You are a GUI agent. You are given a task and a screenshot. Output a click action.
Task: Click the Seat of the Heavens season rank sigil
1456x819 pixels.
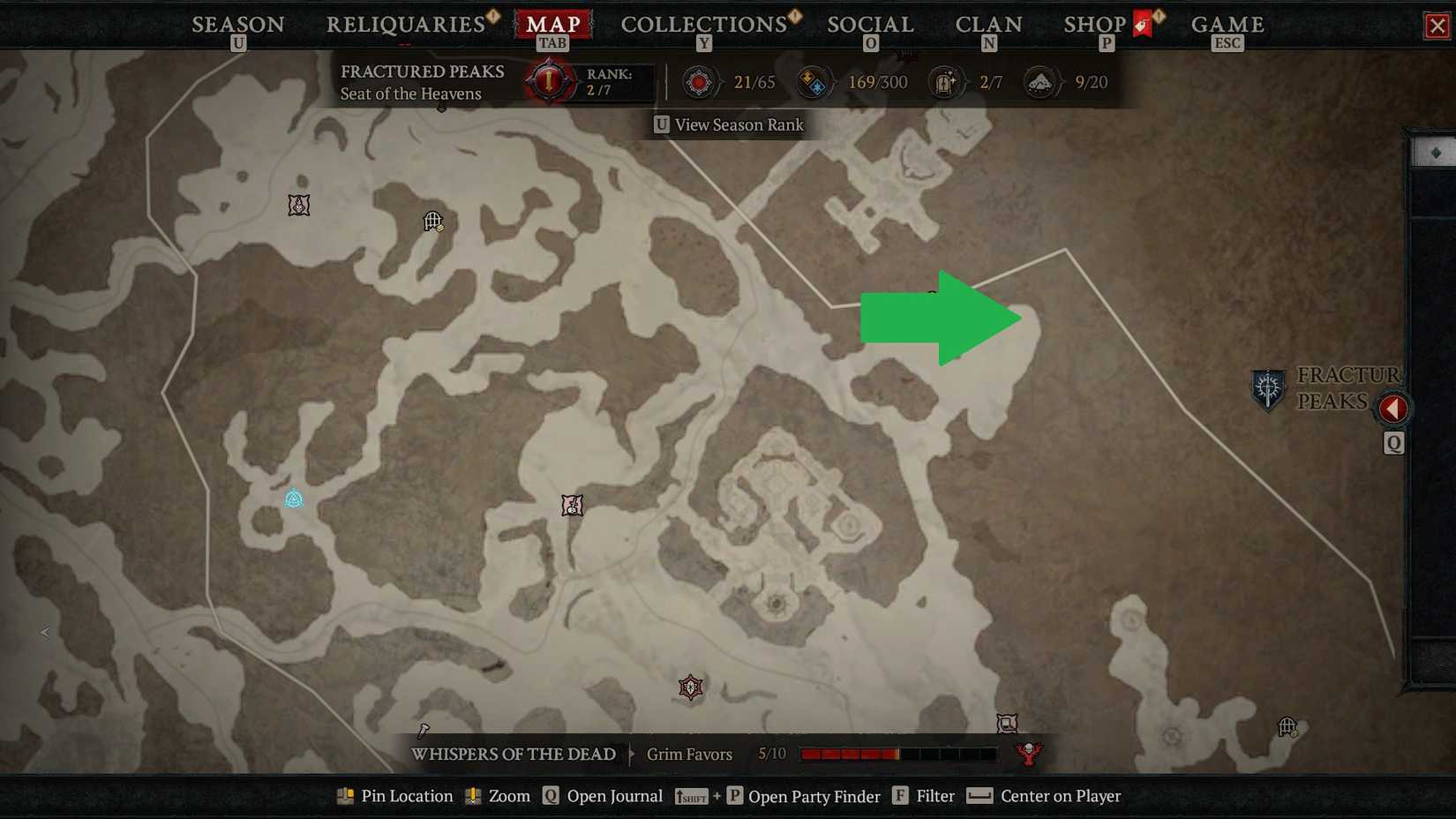[x=547, y=81]
